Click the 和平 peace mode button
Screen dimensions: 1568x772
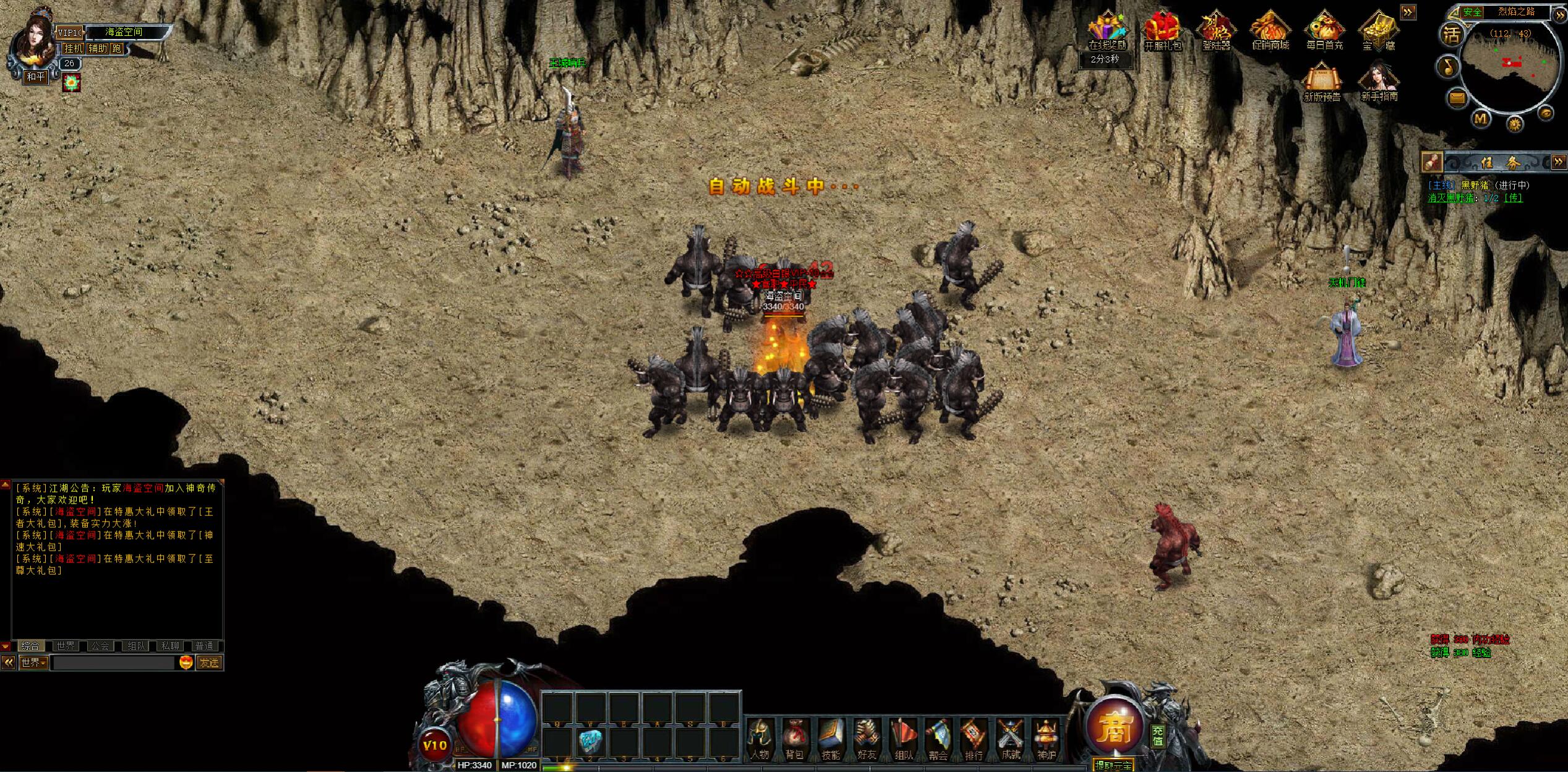[x=36, y=77]
